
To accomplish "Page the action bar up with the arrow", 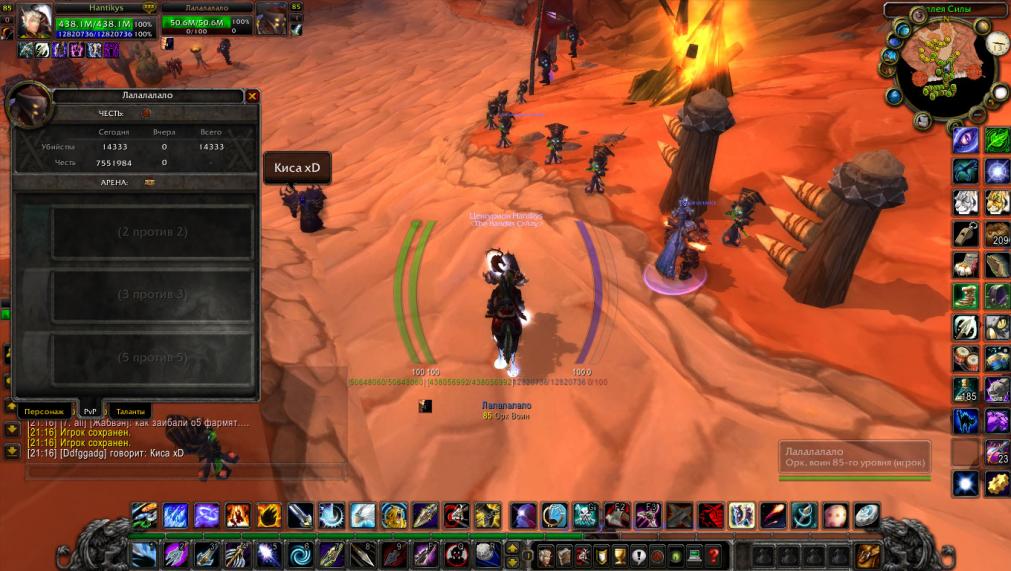I will (513, 548).
